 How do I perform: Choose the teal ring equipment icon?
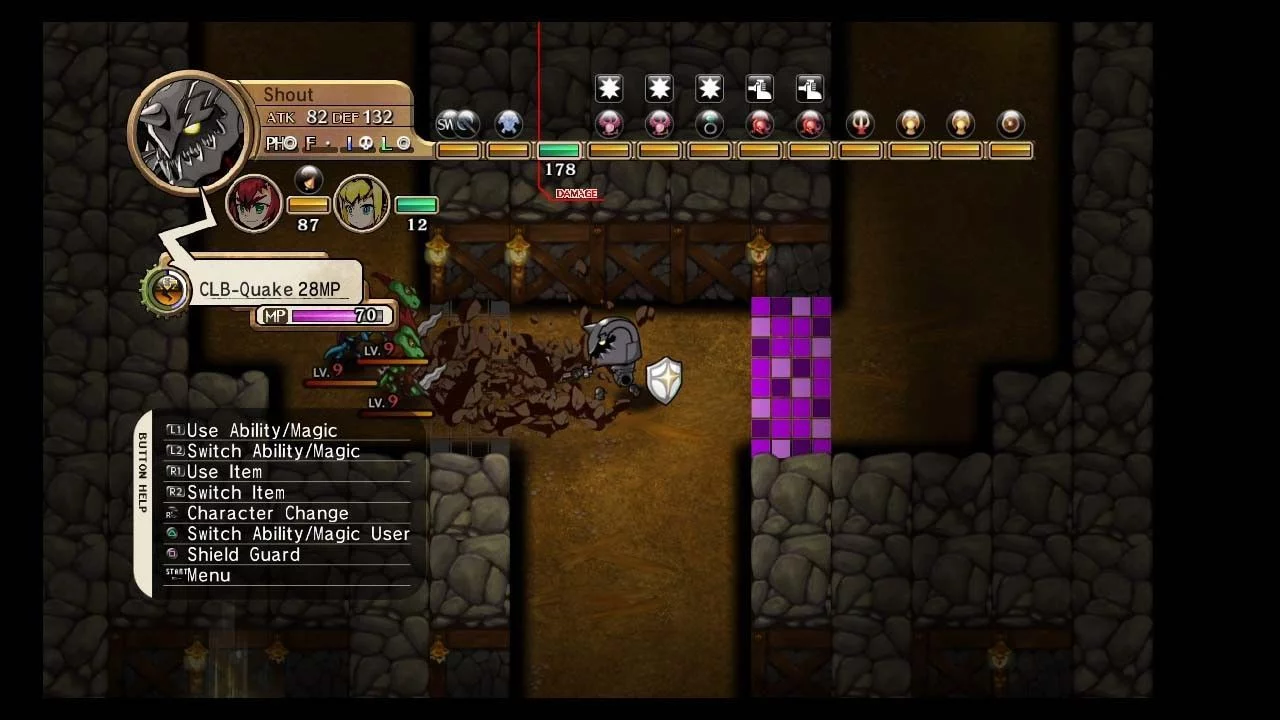click(710, 124)
